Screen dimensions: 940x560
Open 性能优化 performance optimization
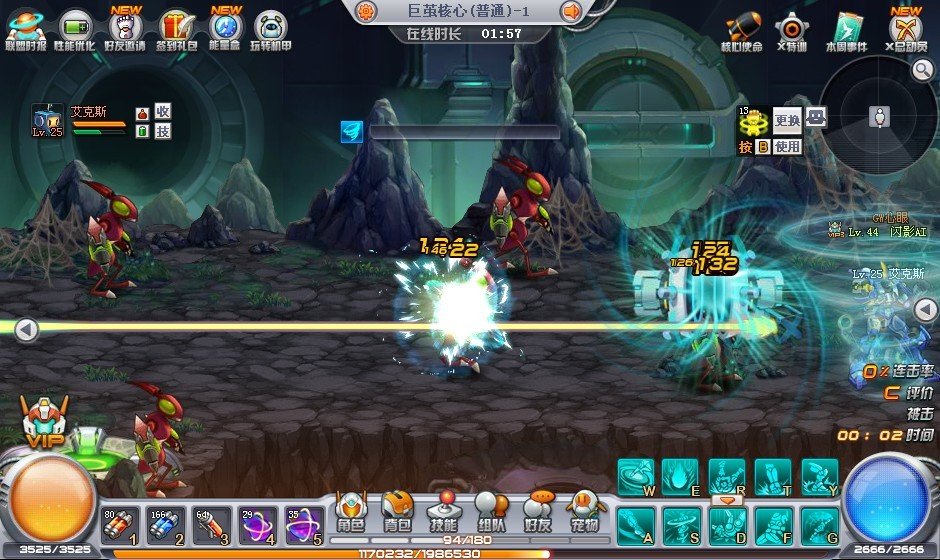point(76,28)
